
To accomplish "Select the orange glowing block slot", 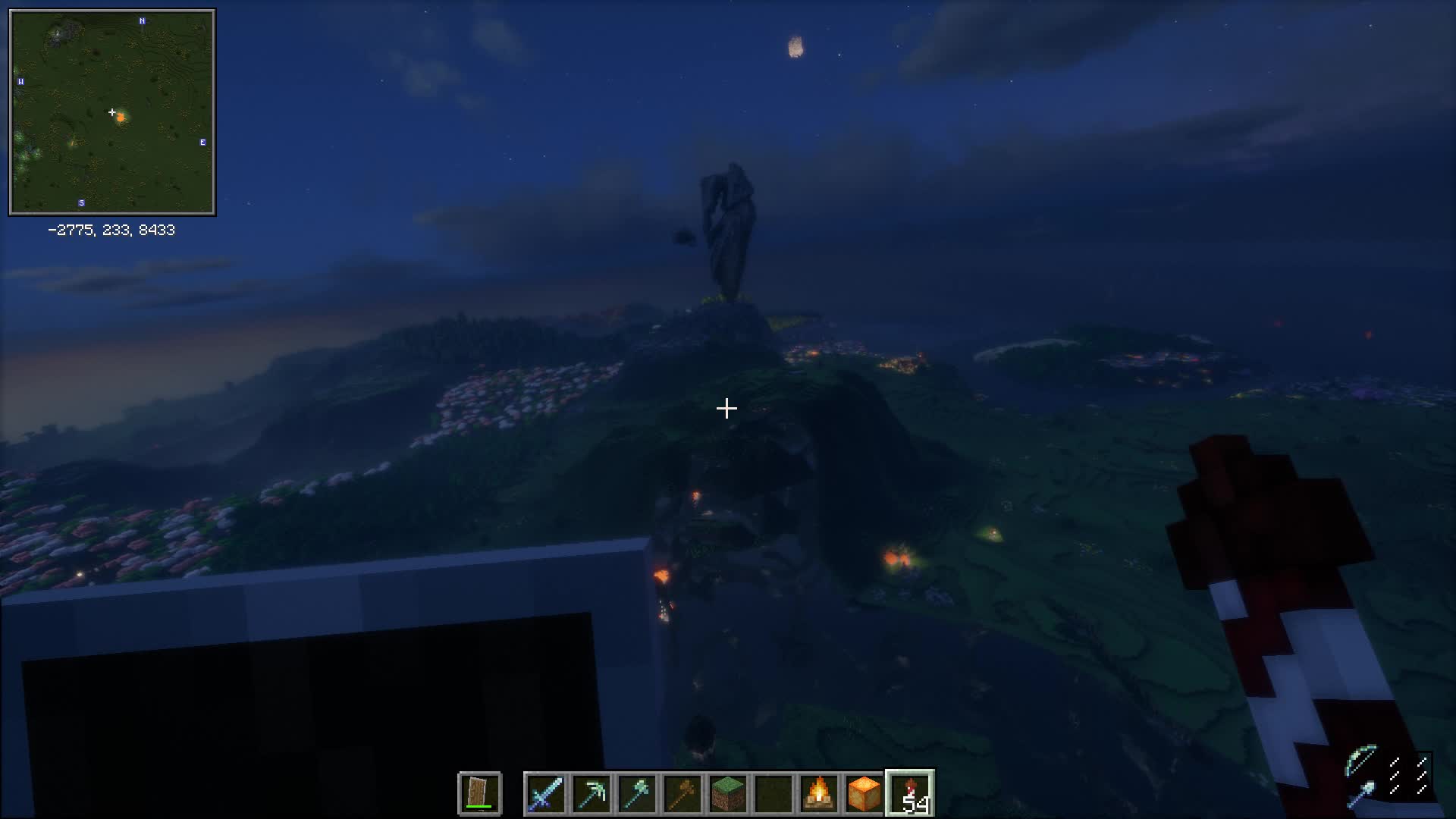I will click(x=864, y=793).
